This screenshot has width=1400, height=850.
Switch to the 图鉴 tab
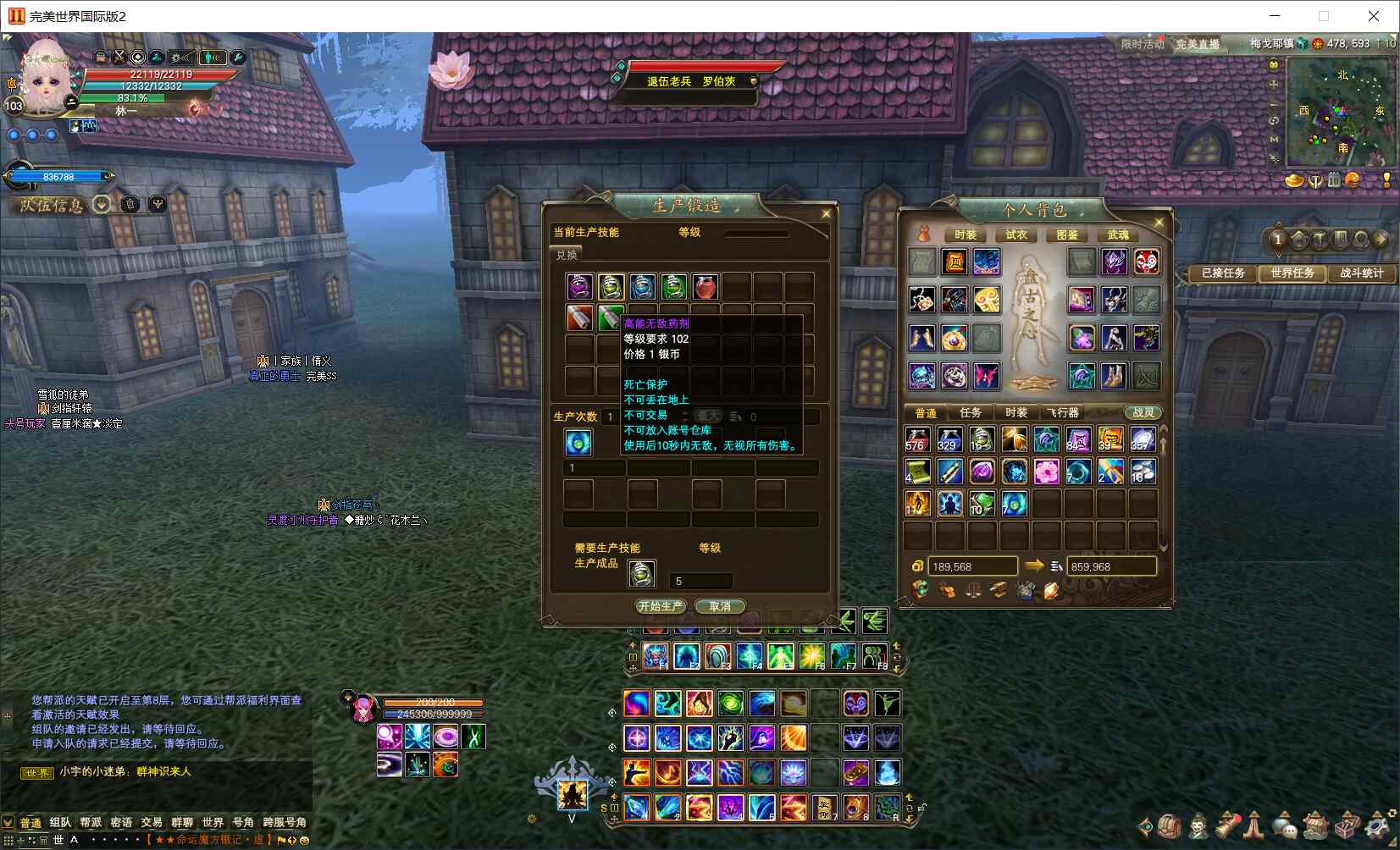[1067, 235]
